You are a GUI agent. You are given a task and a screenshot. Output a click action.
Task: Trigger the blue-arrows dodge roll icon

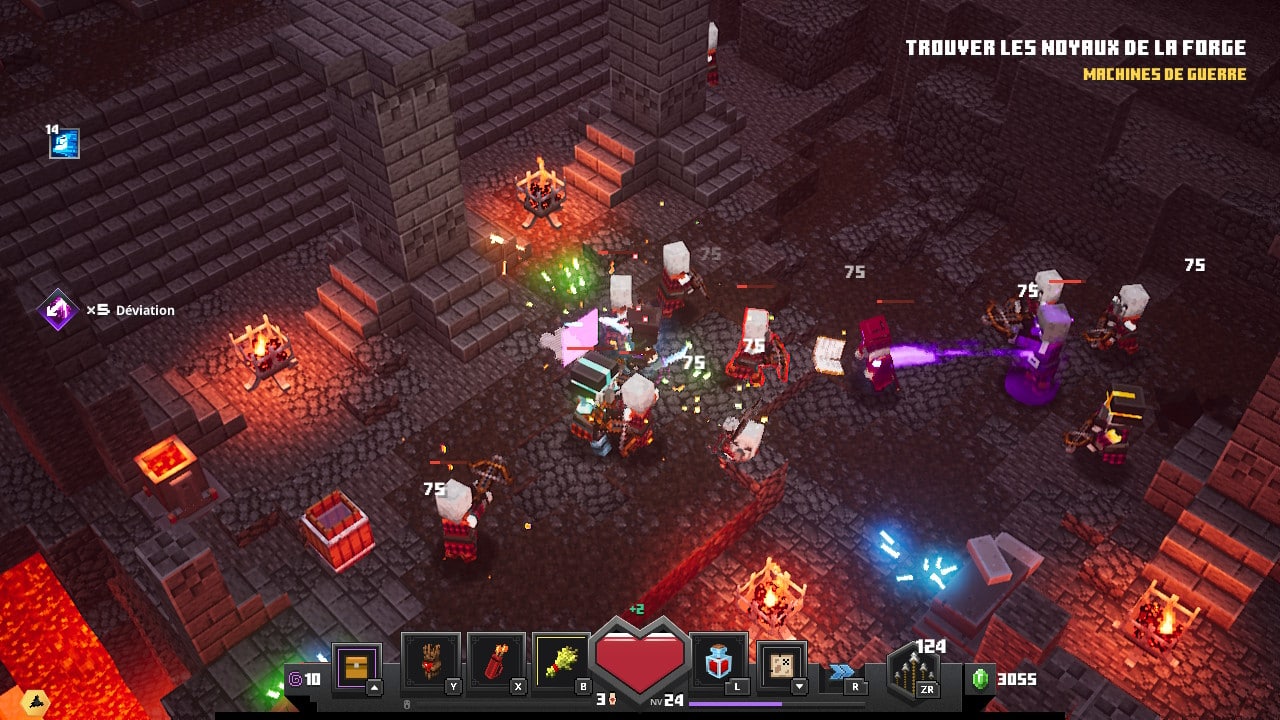[x=842, y=672]
